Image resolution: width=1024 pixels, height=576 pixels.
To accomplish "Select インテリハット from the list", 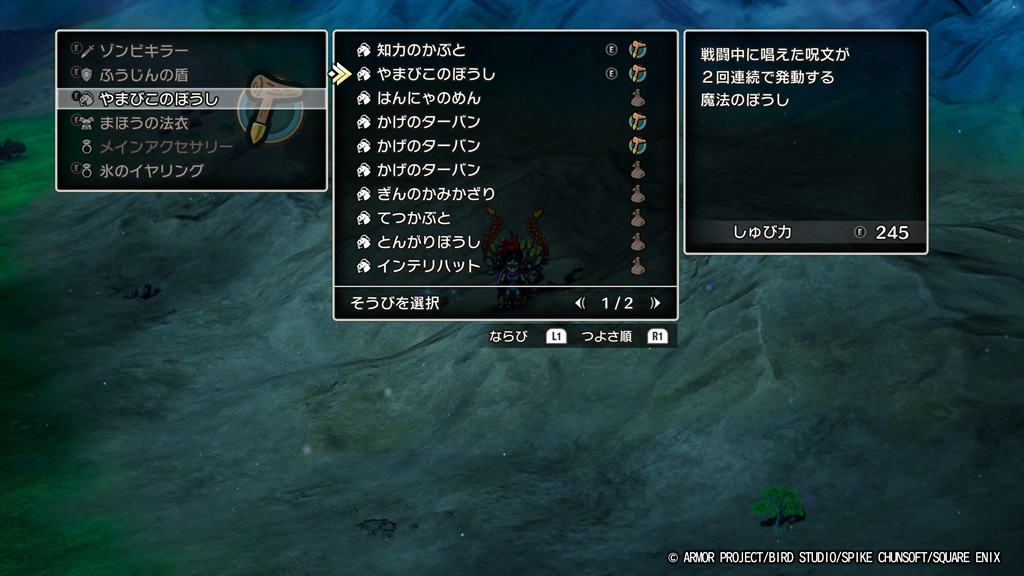I will (x=428, y=266).
